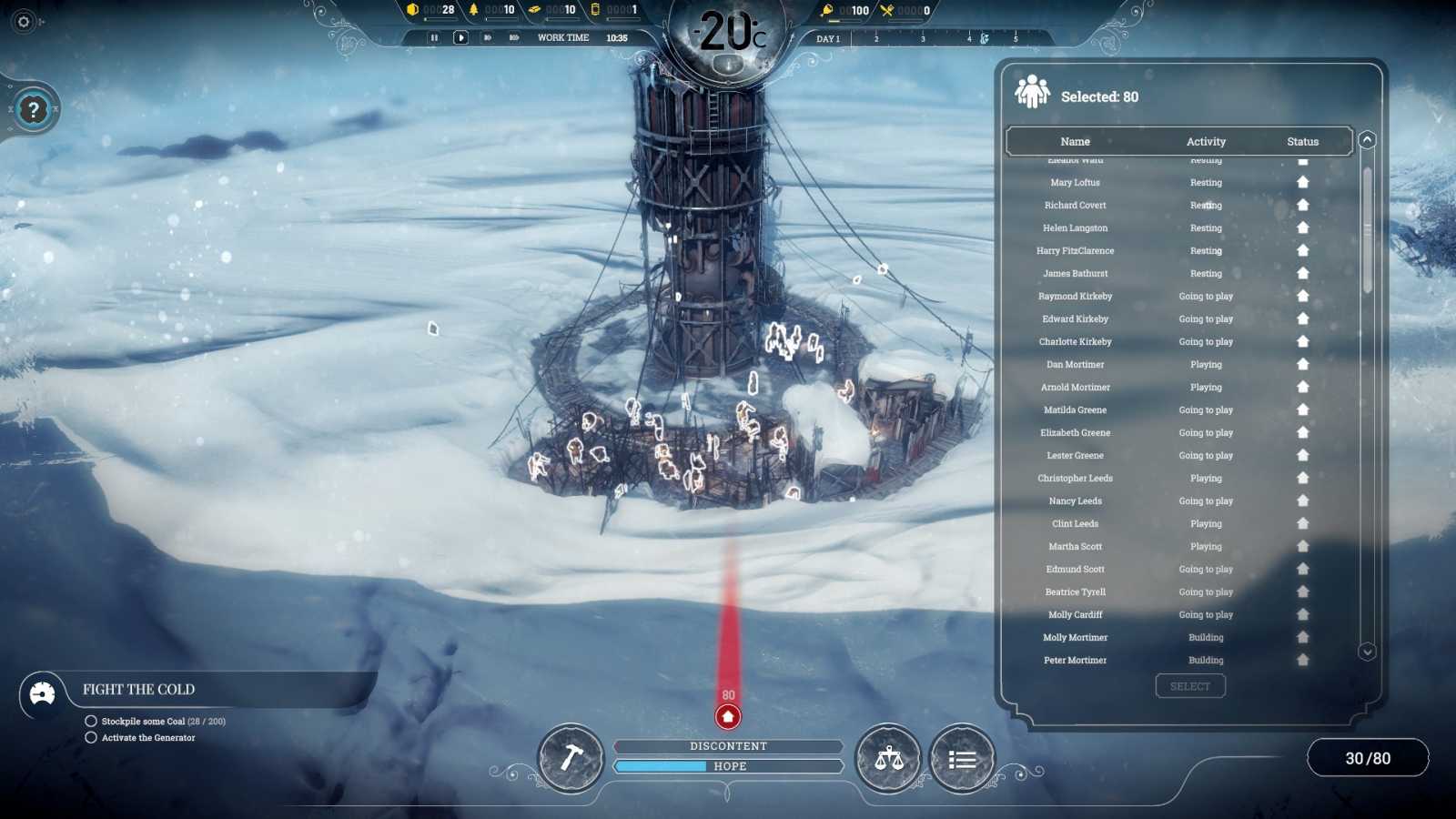The height and width of the screenshot is (819, 1456).
Task: Click the SELECT button in citizen panel
Action: click(x=1190, y=686)
